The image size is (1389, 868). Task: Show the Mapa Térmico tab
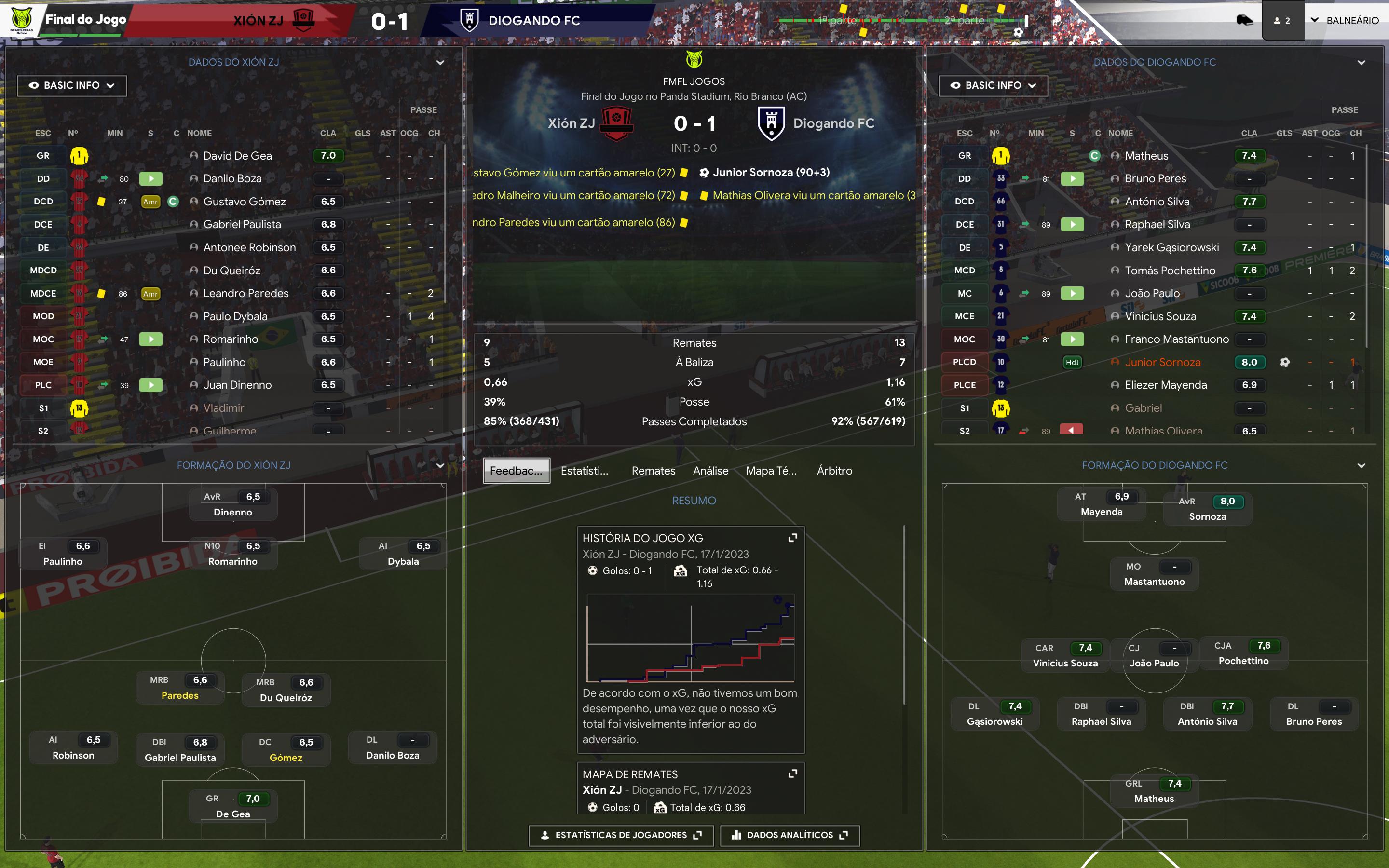point(771,471)
